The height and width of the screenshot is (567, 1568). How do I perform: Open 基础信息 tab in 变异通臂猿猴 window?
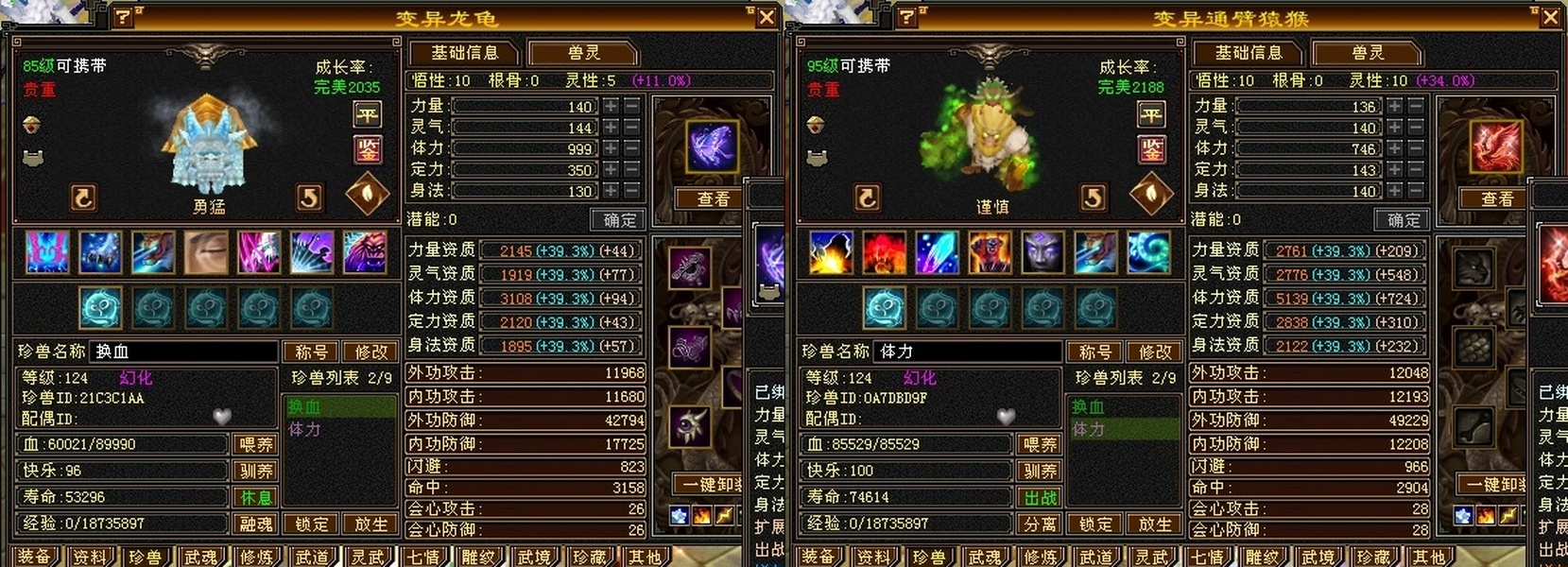pyautogui.click(x=1248, y=53)
